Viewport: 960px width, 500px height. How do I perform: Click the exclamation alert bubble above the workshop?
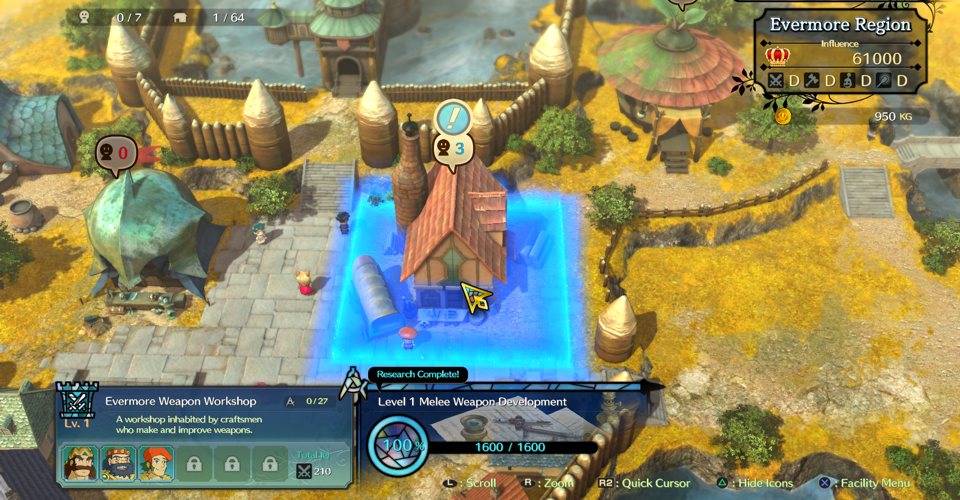[x=454, y=119]
